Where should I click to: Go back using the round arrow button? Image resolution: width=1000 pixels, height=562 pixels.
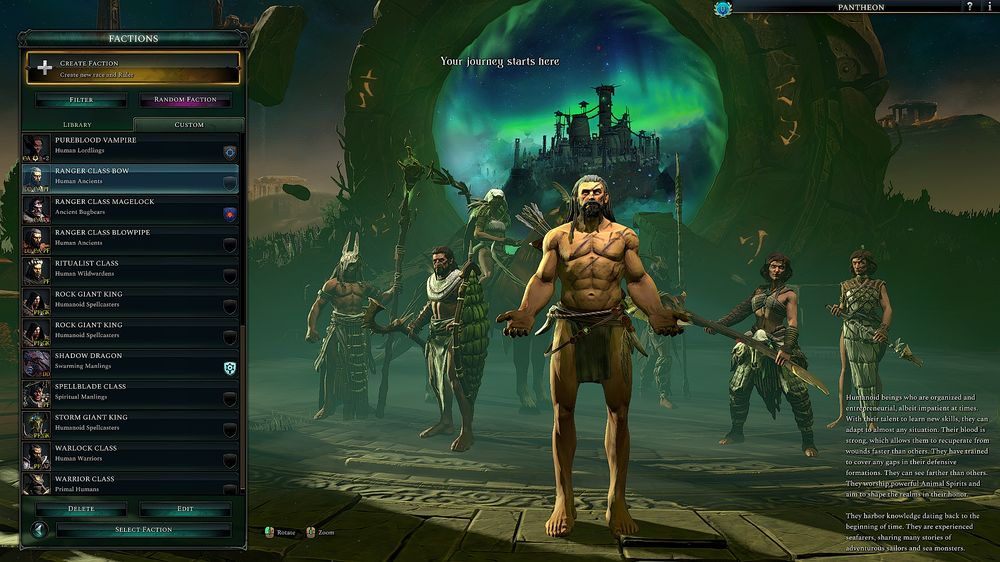39,530
